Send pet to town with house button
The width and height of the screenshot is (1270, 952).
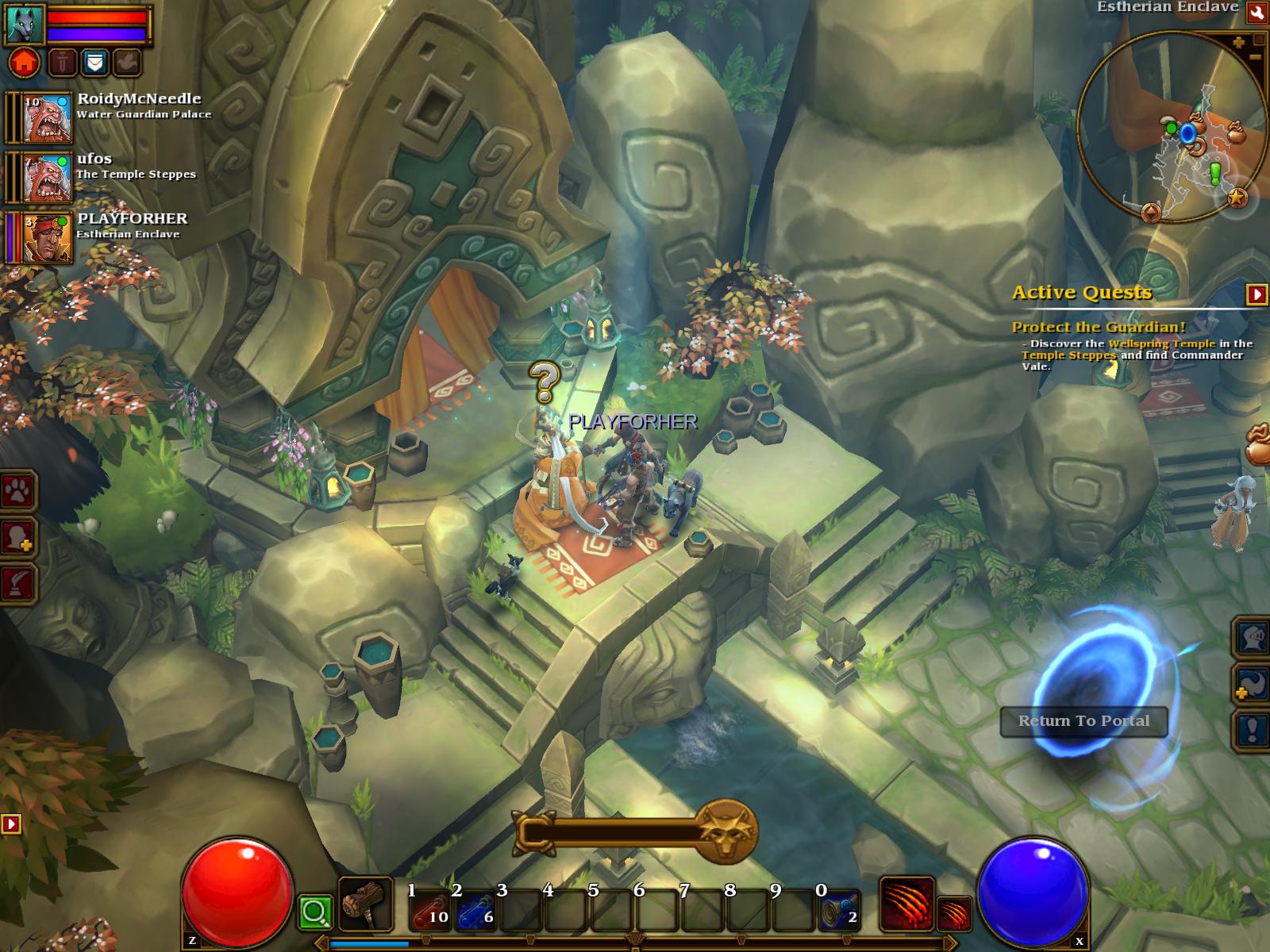(25, 62)
